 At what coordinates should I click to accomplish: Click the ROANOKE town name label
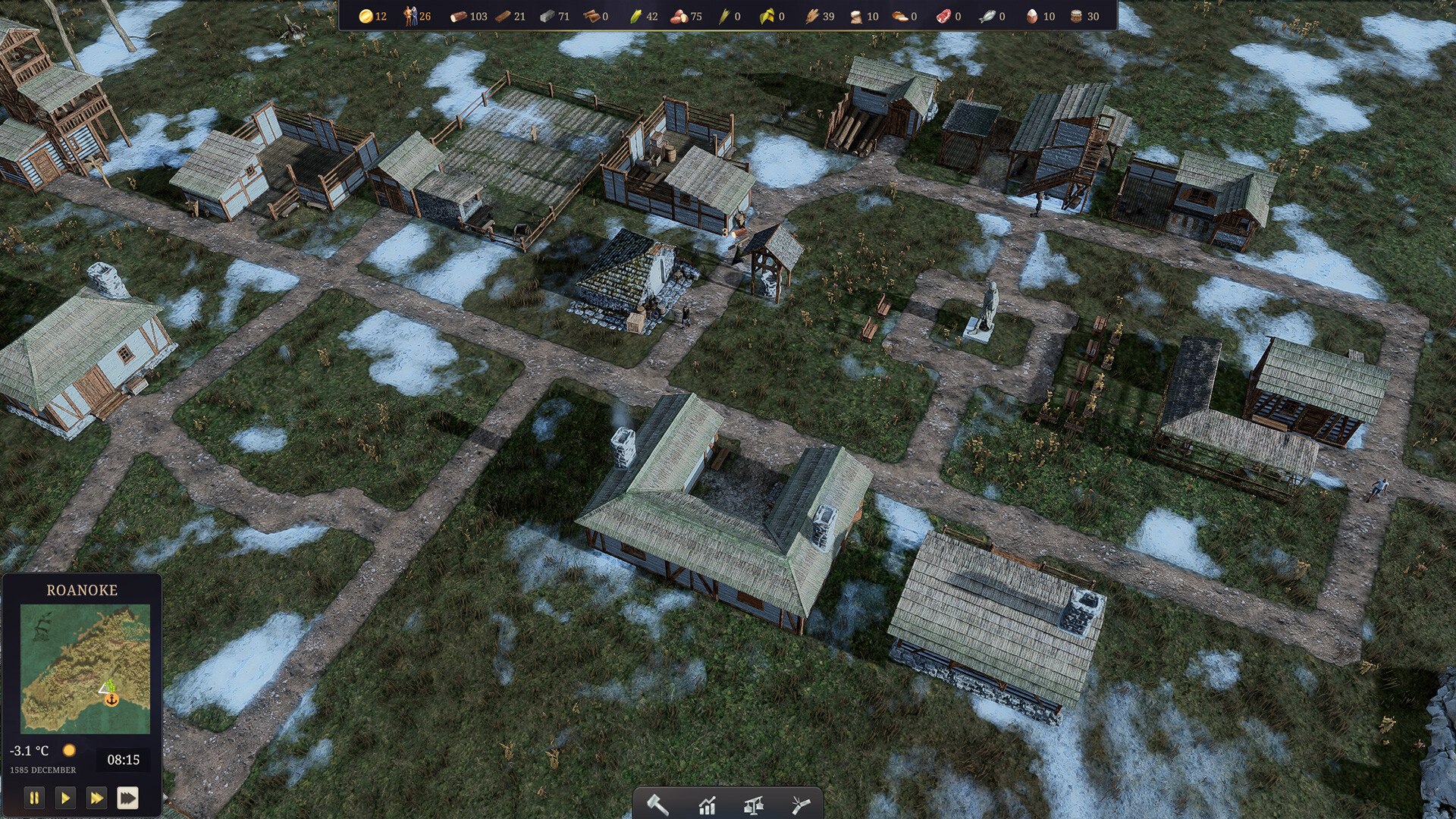click(x=81, y=590)
